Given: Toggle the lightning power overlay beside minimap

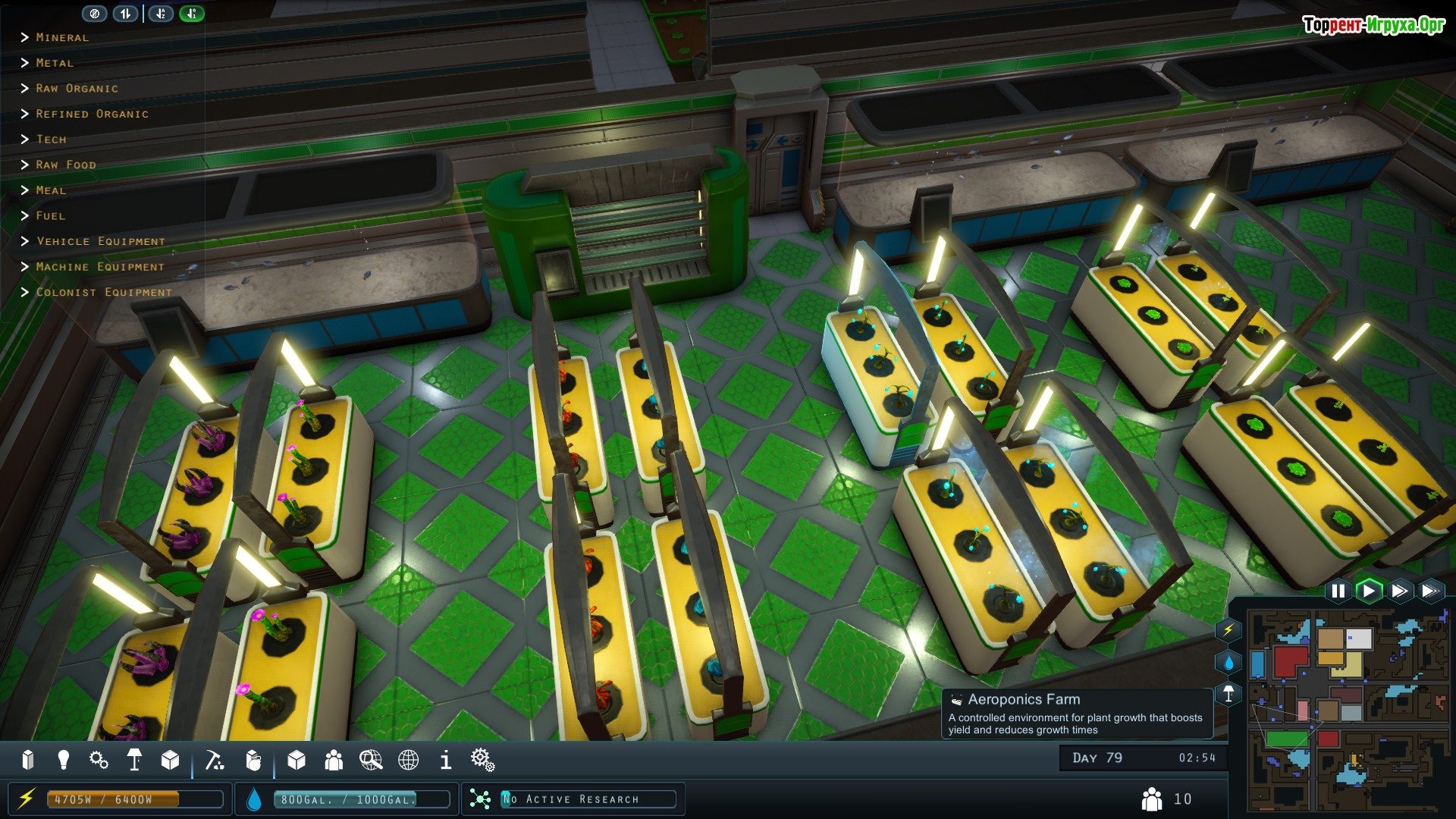Looking at the screenshot, I should point(1228,629).
